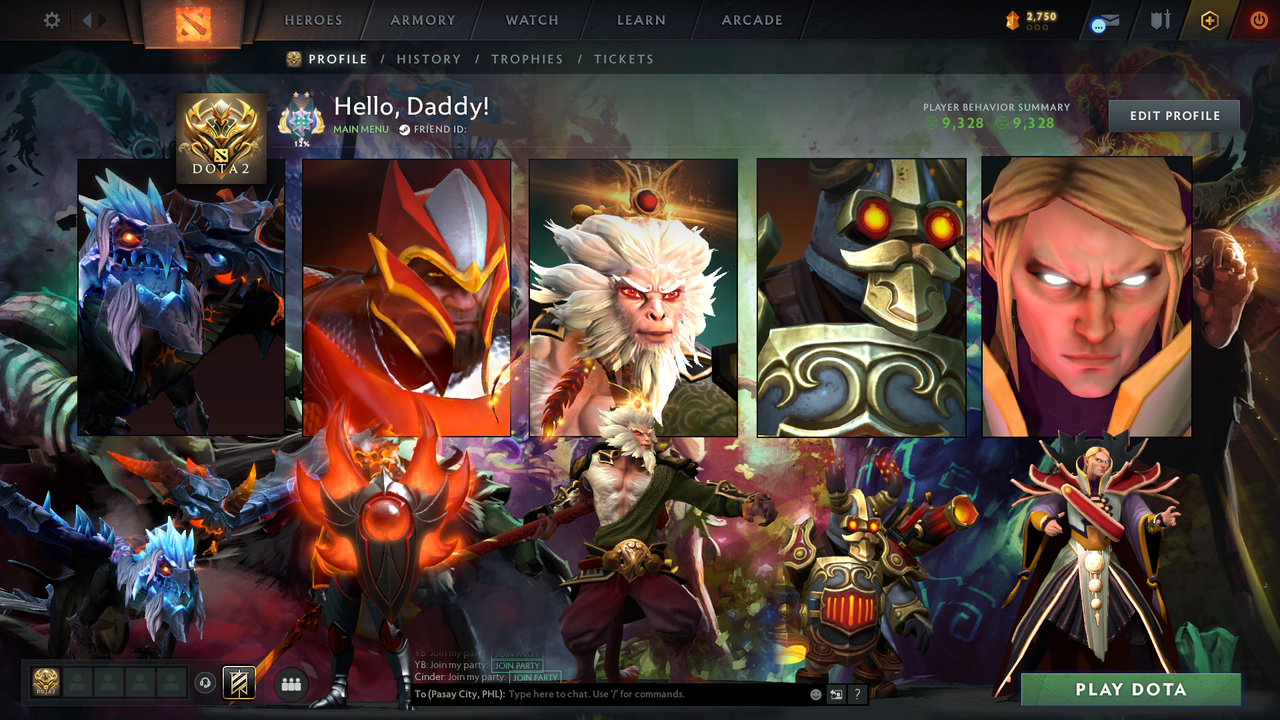Open the Dota 2 home logo icon

pyautogui.click(x=195, y=25)
